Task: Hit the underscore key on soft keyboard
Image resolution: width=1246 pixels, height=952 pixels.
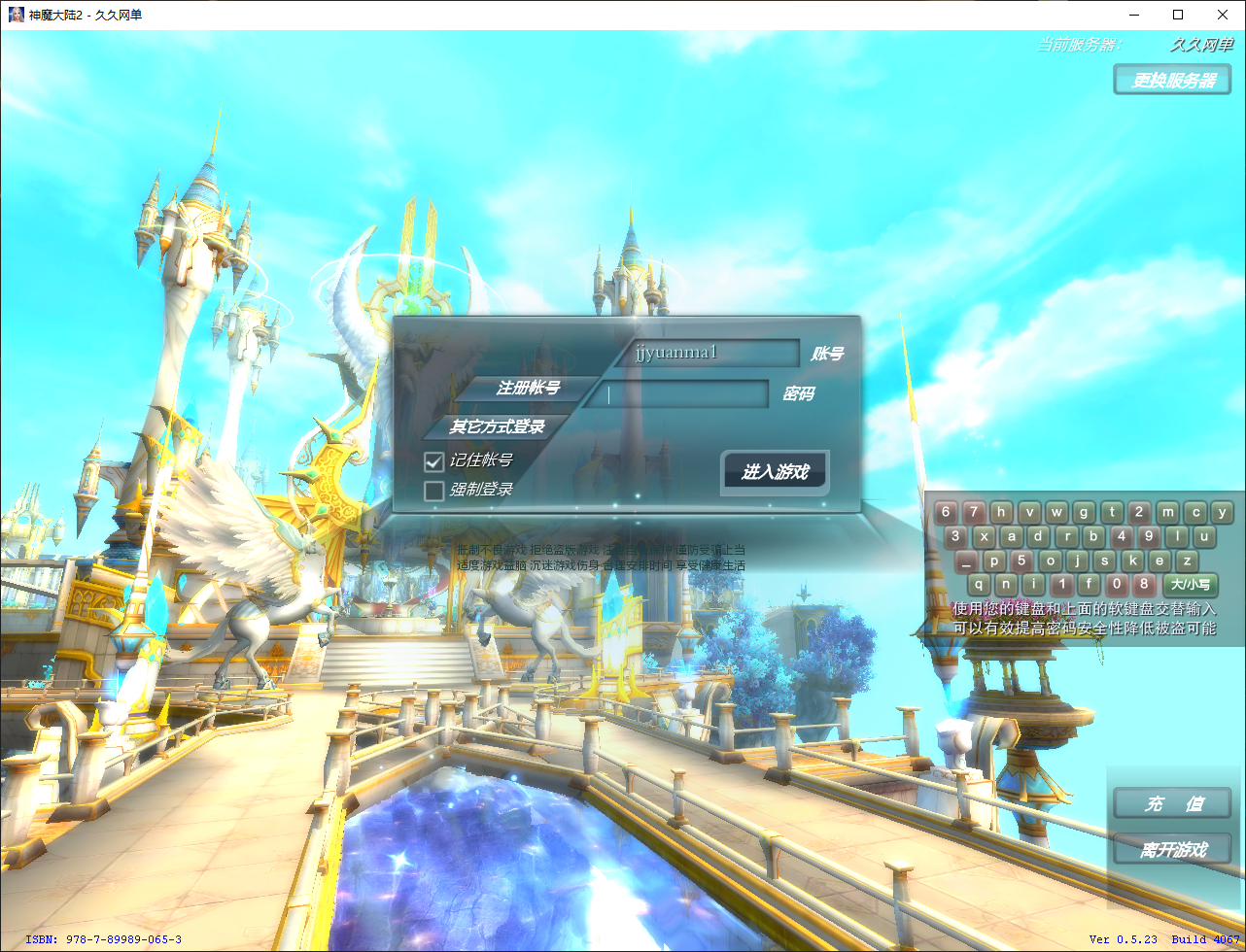Action: click(965, 561)
